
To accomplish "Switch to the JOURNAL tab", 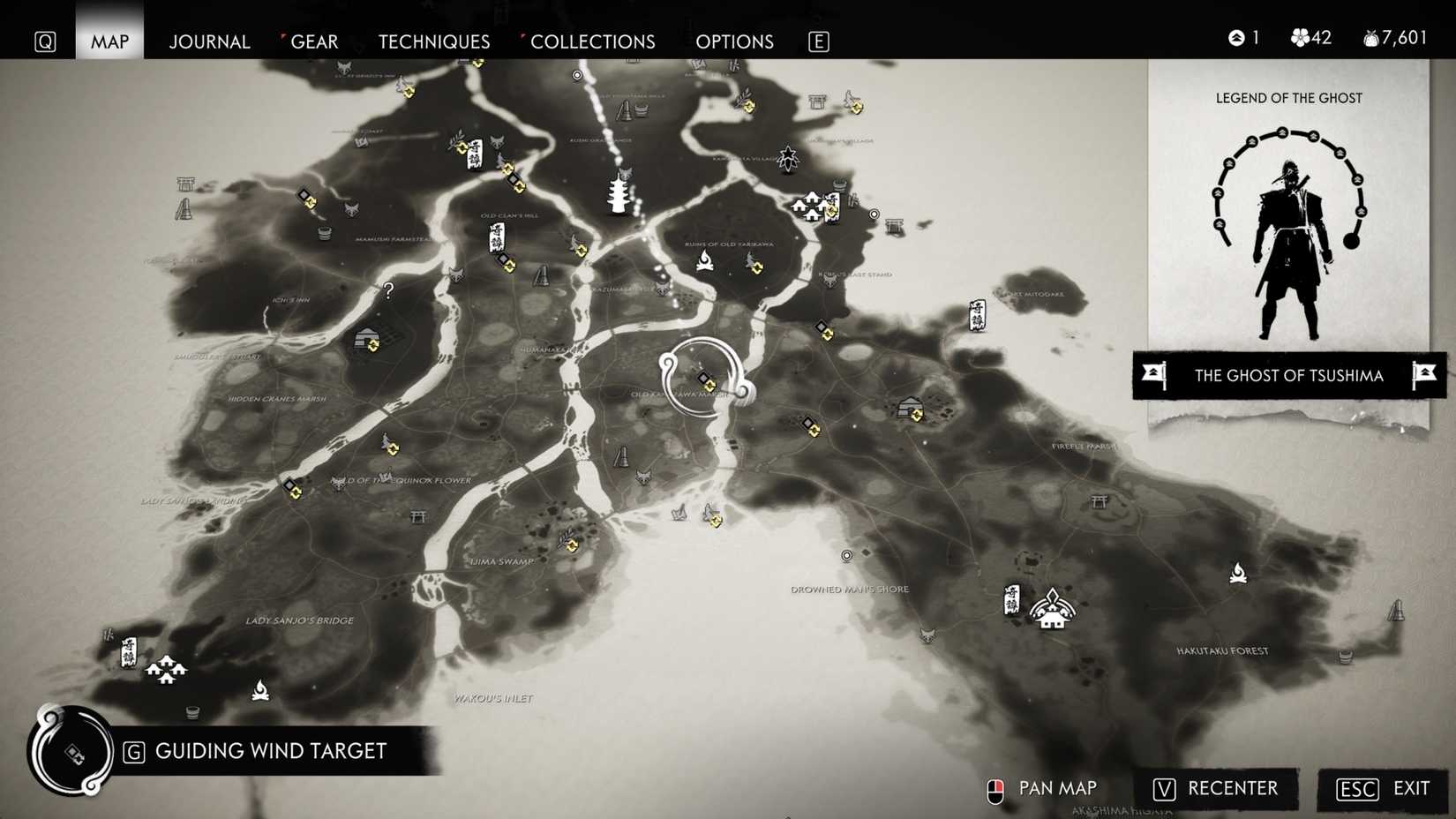I will point(209,41).
